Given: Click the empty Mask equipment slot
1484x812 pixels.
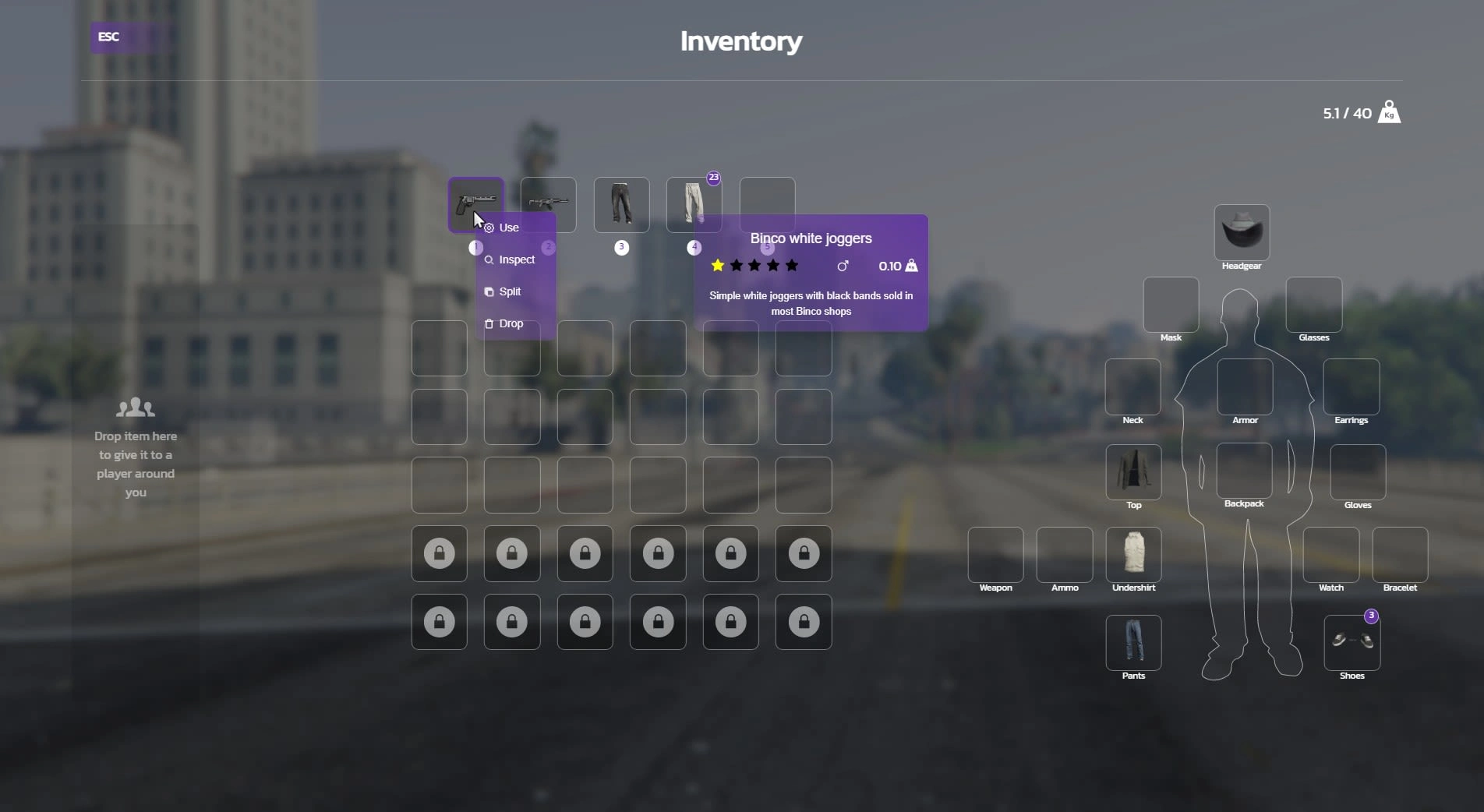Looking at the screenshot, I should pyautogui.click(x=1169, y=304).
